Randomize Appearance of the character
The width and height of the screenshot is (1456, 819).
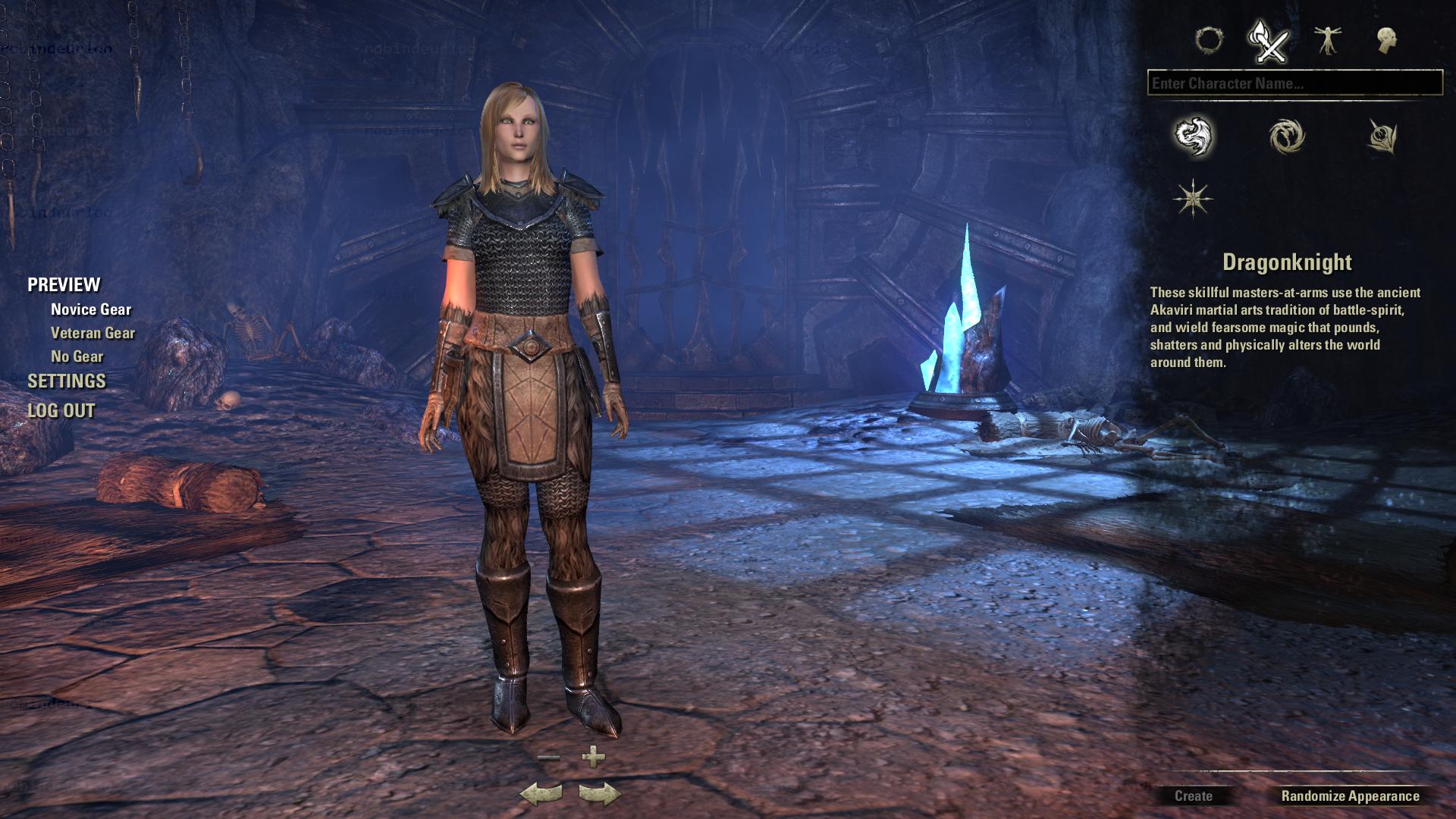tap(1350, 796)
